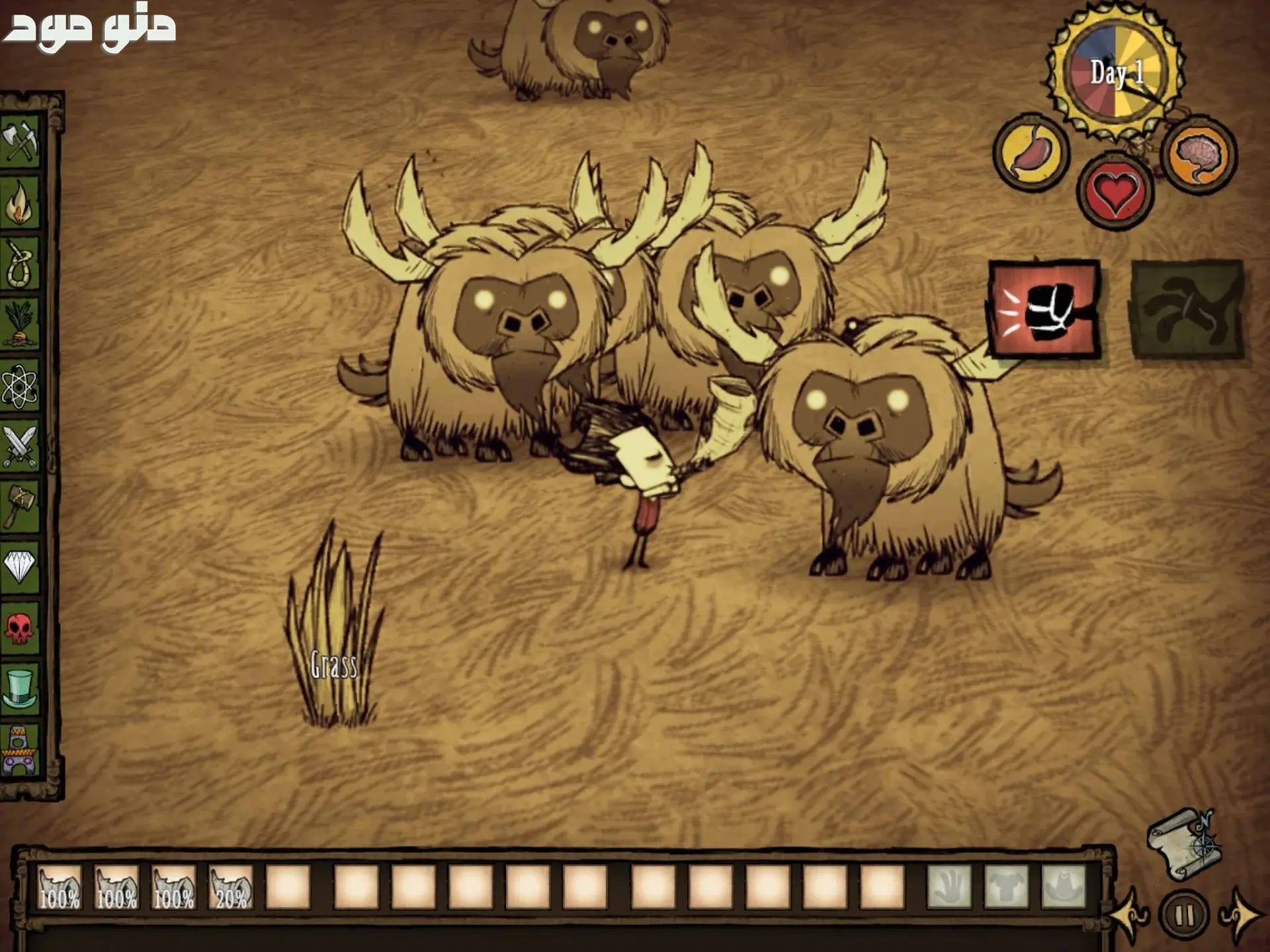Pause the game
Viewport: 1270px width, 952px height.
tap(1183, 916)
